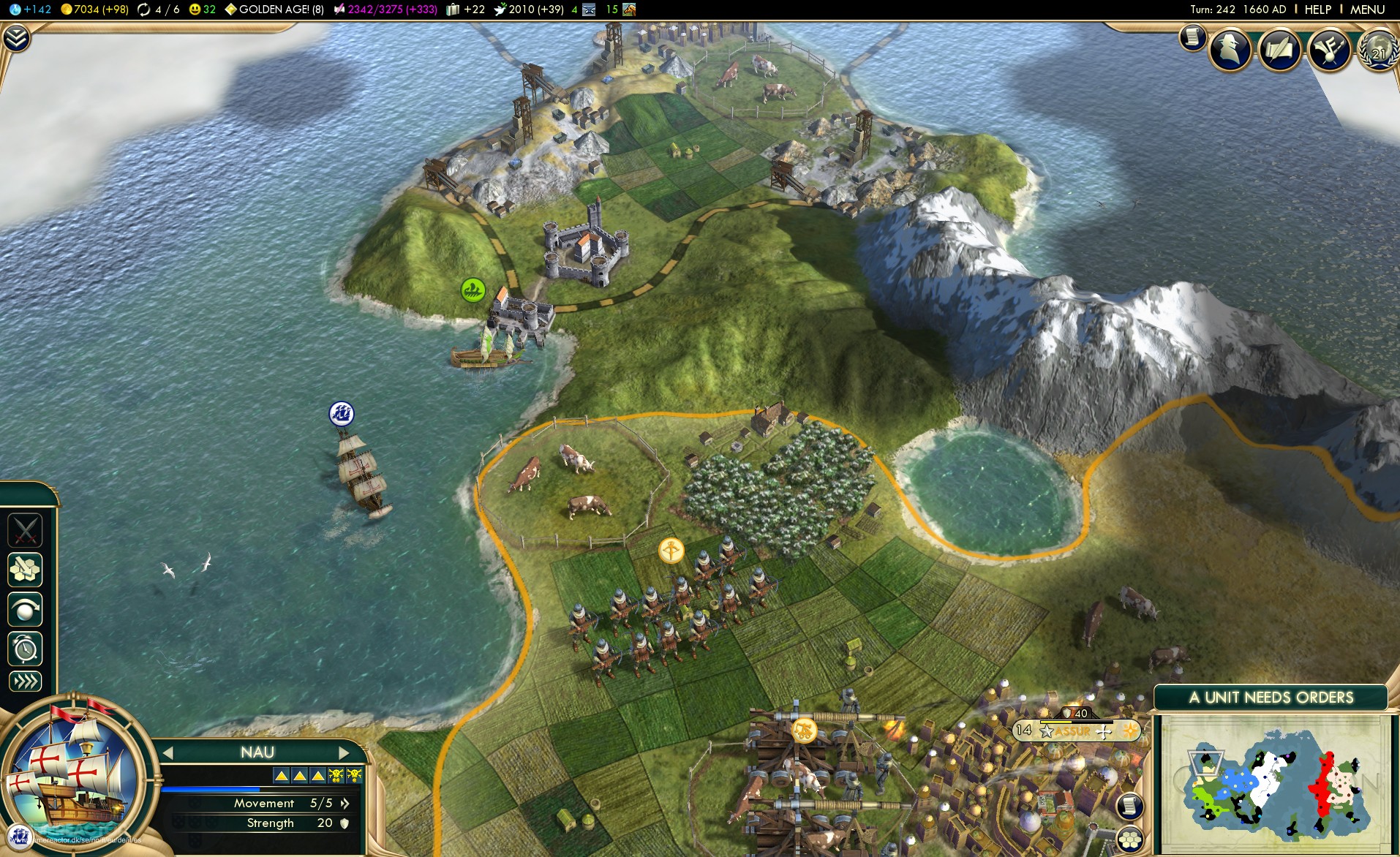
Task: Open the Golden Age happiness counter
Action: (274, 10)
